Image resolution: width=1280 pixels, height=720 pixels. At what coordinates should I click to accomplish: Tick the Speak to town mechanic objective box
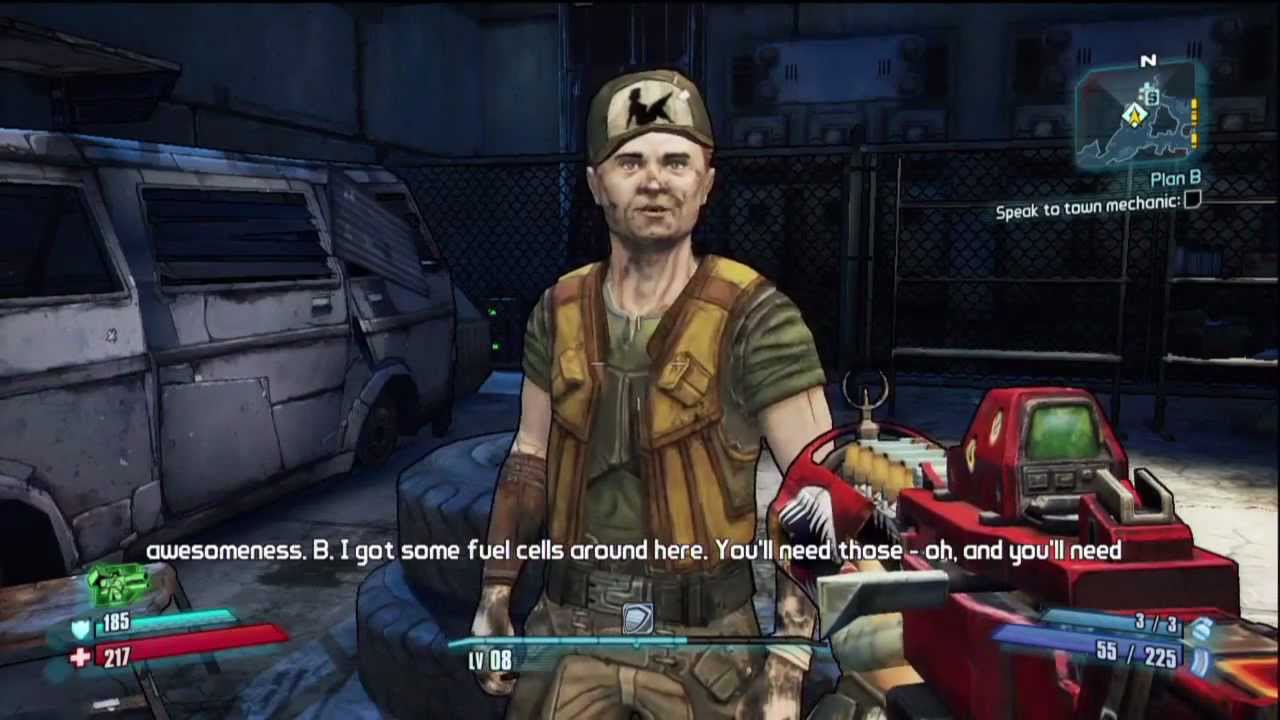(x=1191, y=201)
